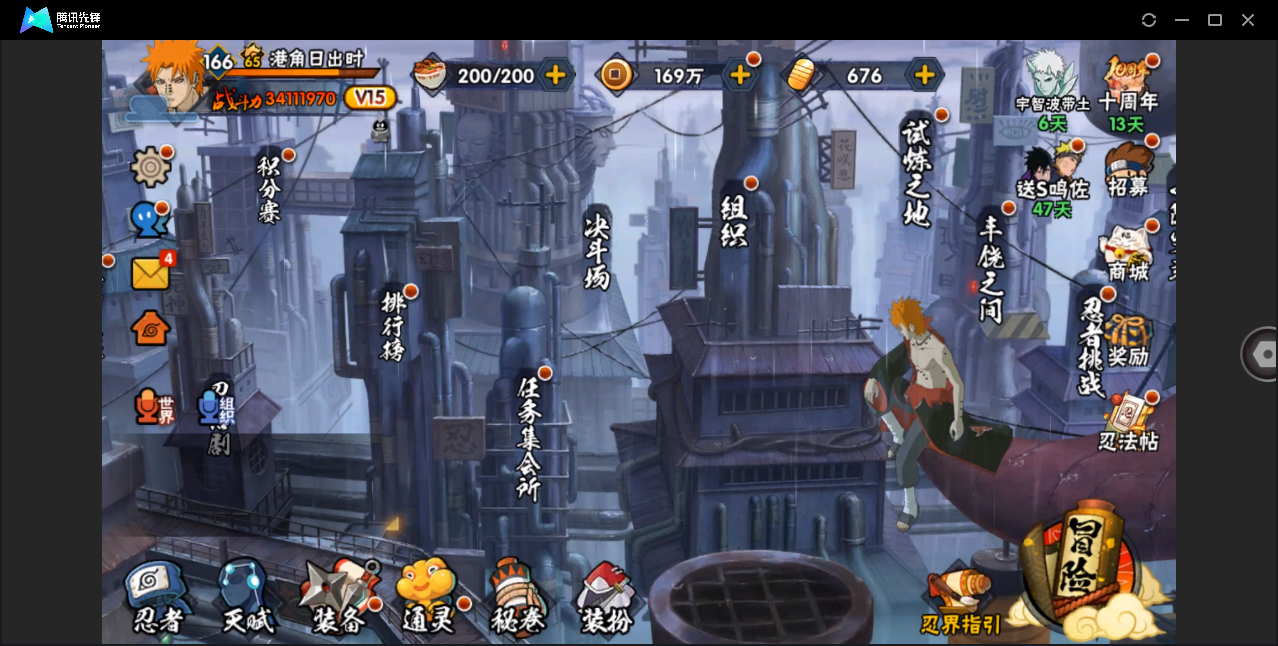Open the 天赋 talent menu
The height and width of the screenshot is (646, 1278).
point(246,598)
